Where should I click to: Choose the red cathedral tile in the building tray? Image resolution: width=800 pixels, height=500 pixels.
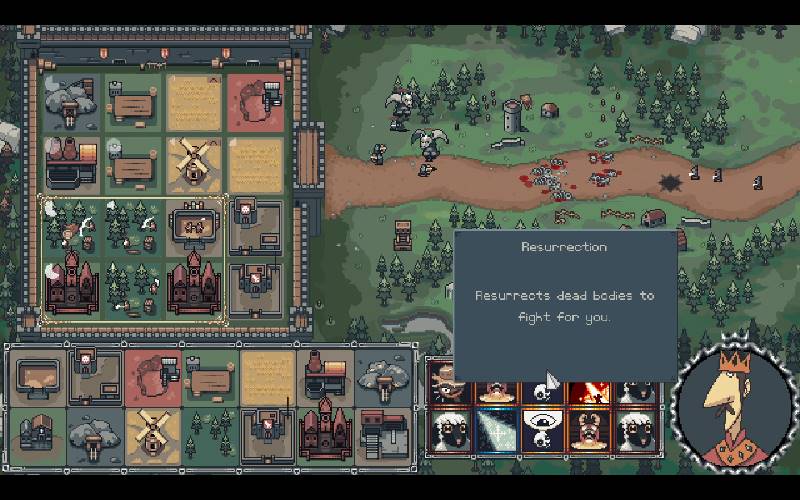324,433
